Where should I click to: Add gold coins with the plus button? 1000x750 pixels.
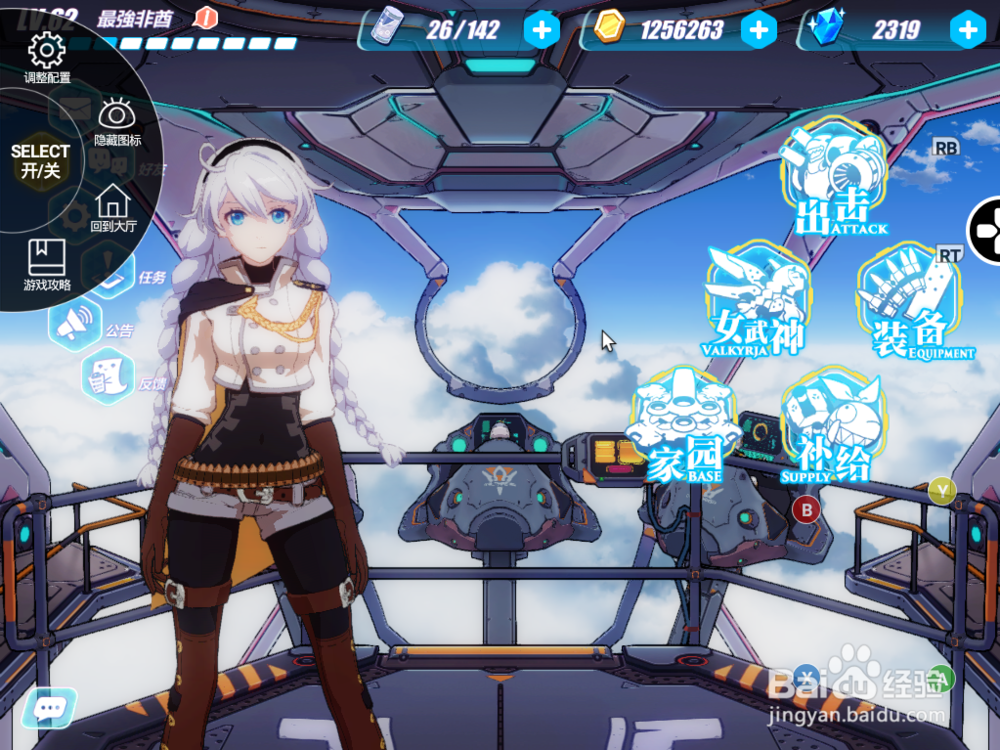click(x=759, y=30)
